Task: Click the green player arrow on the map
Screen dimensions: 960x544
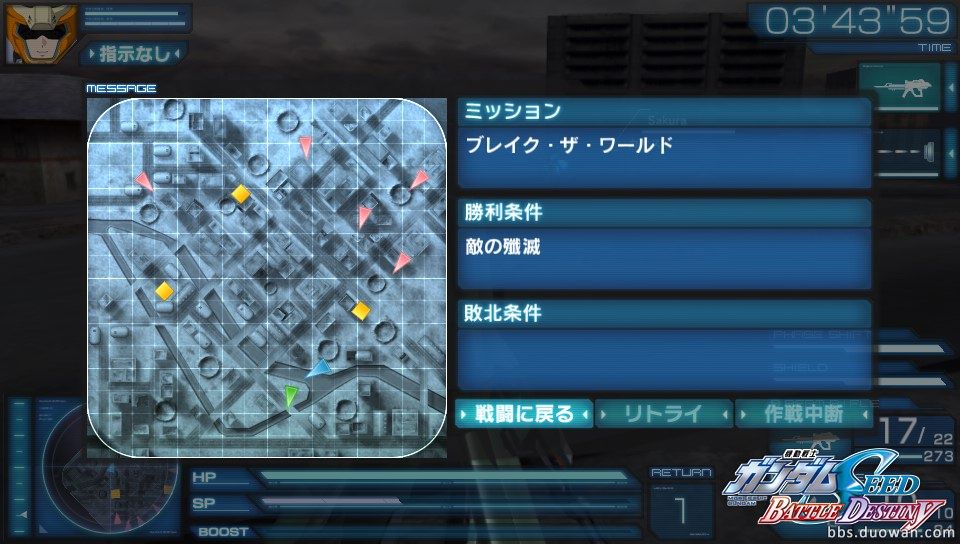Action: pyautogui.click(x=291, y=396)
